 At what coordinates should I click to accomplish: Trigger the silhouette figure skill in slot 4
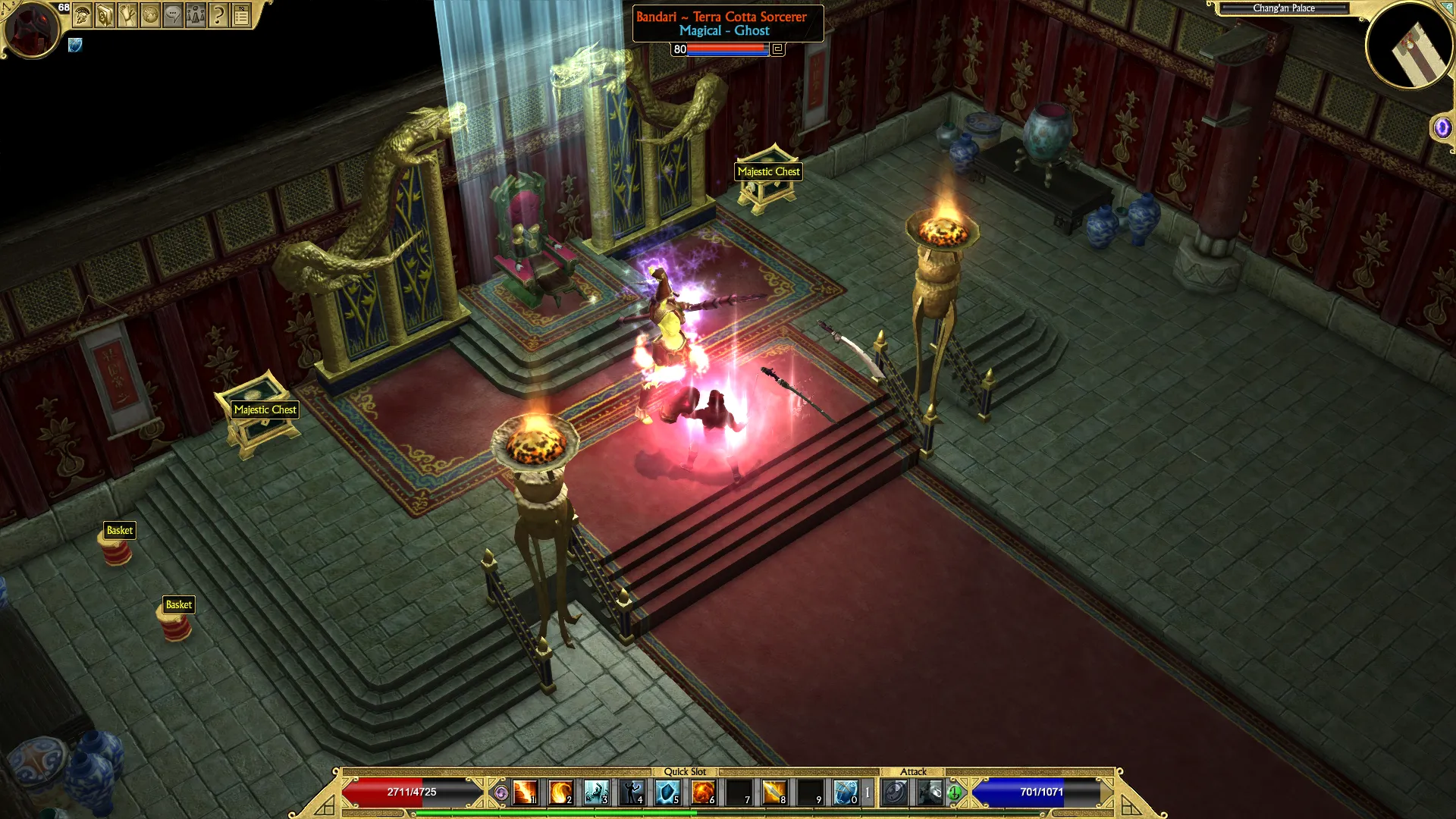[x=632, y=792]
